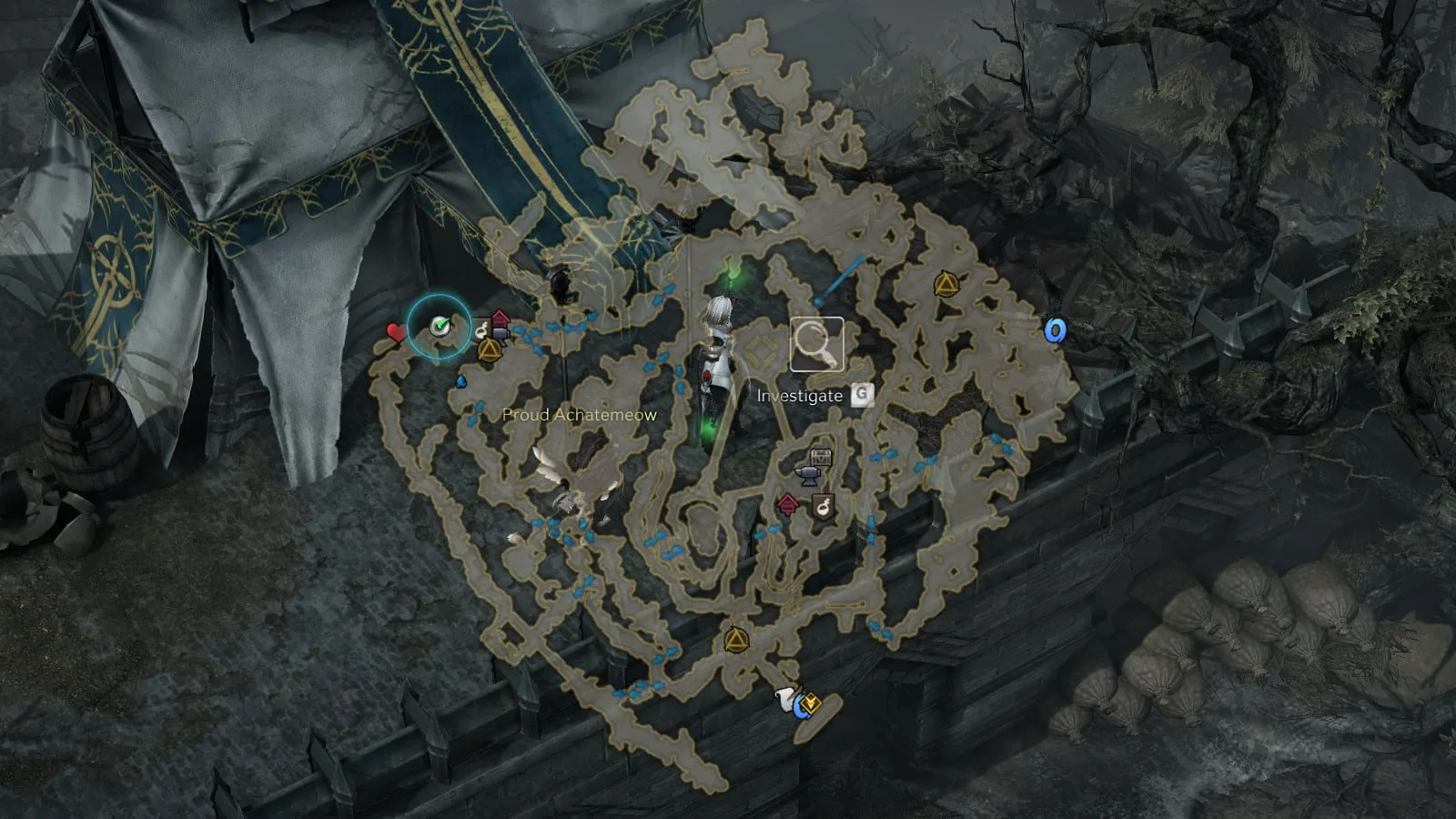The image size is (1456, 819).
Task: Click the anvil repair marker on map
Action: point(808,474)
